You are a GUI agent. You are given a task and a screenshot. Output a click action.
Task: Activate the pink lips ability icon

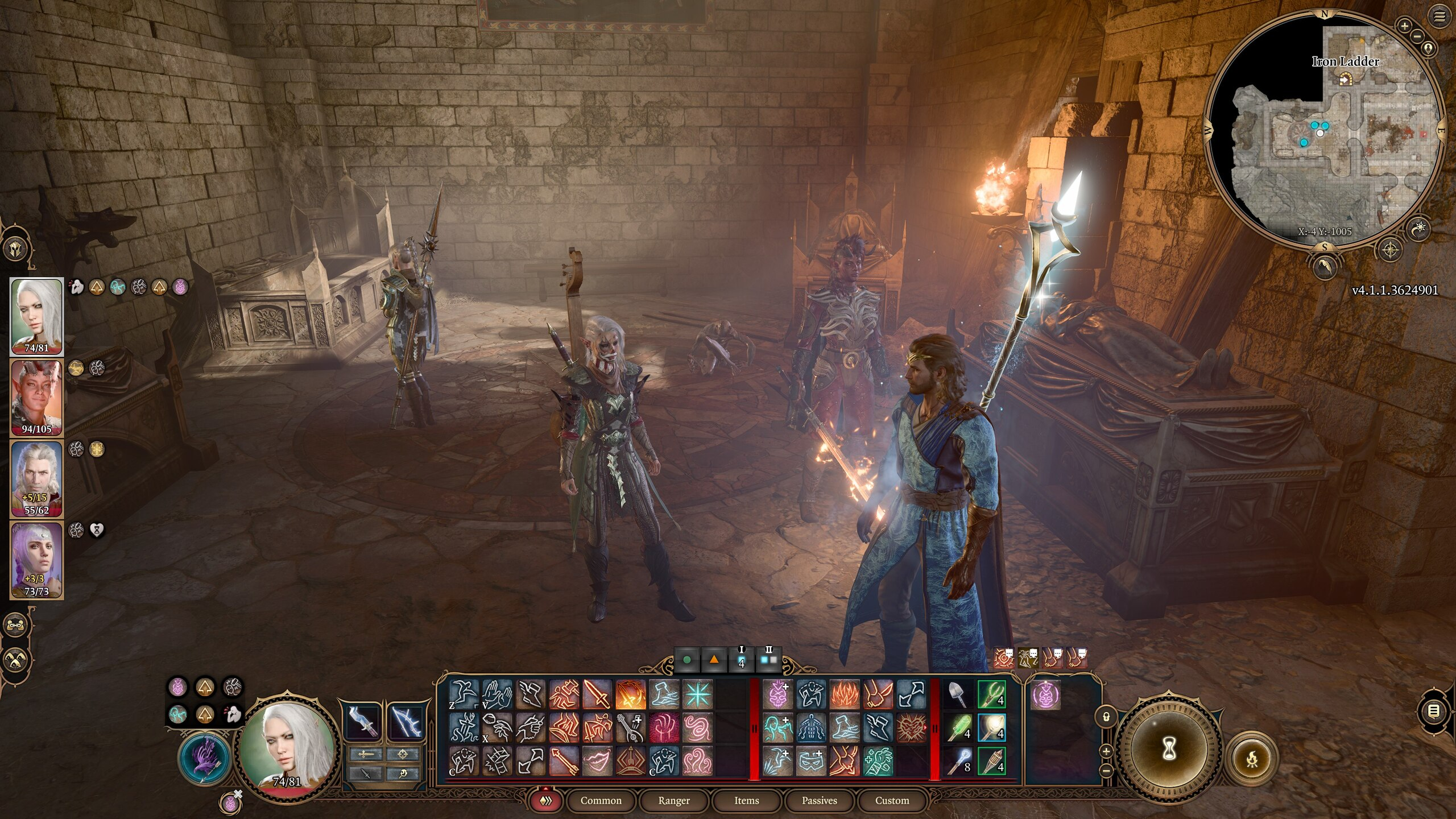[597, 761]
